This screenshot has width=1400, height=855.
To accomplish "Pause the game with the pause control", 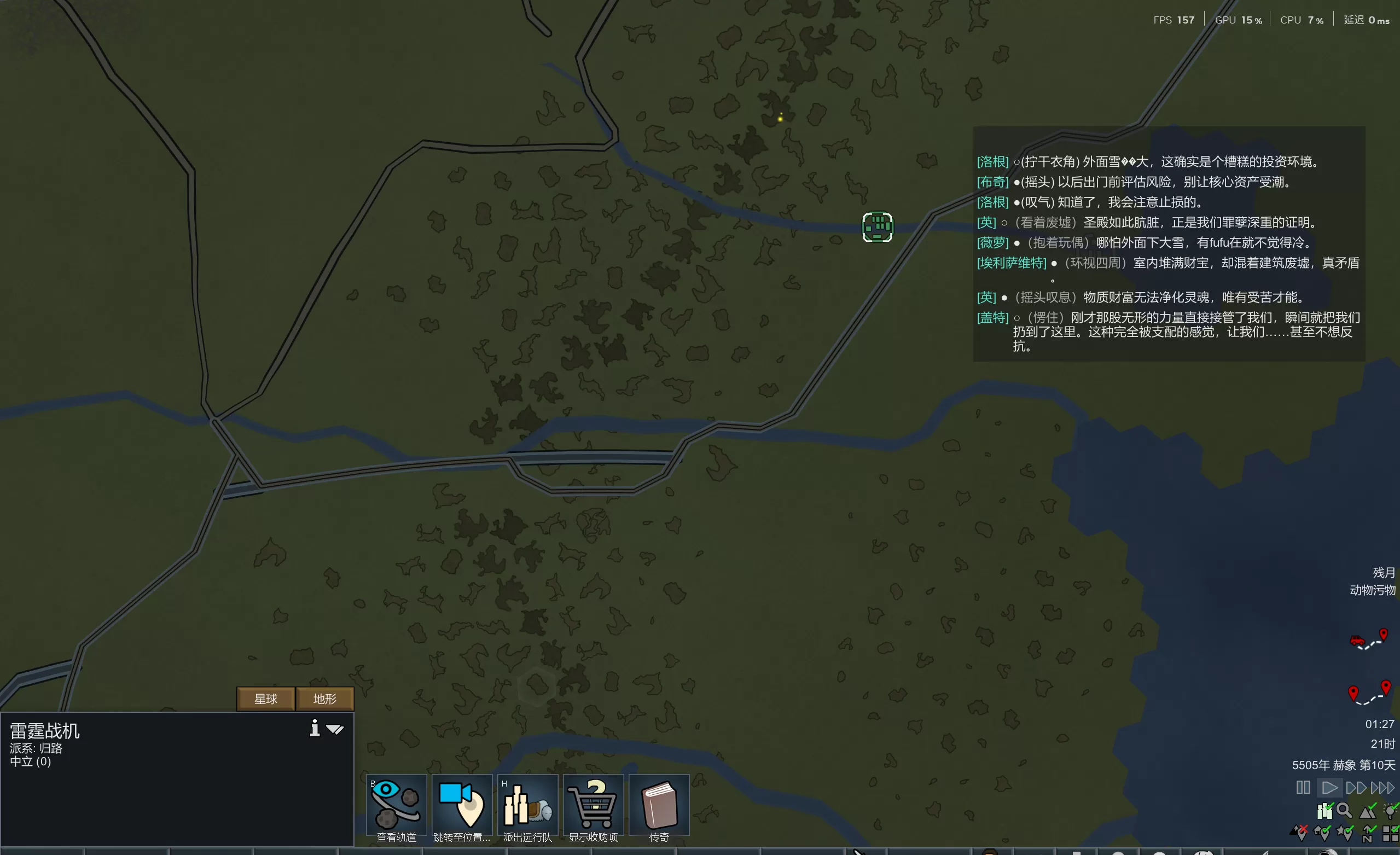I will pos(1303,787).
